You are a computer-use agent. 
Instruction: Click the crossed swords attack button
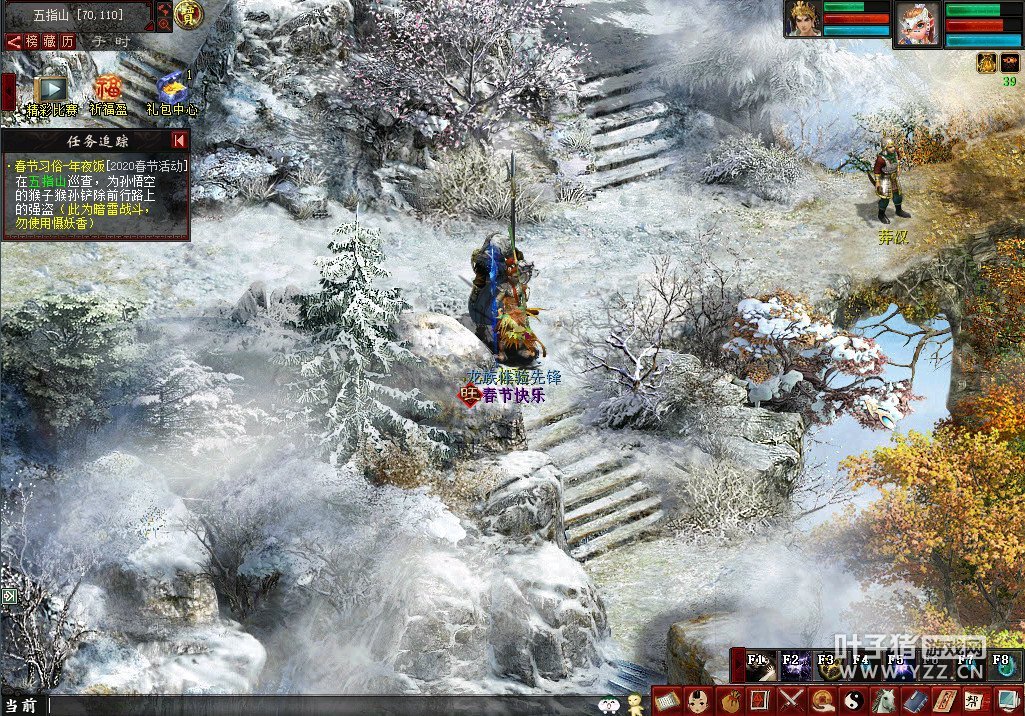[792, 700]
